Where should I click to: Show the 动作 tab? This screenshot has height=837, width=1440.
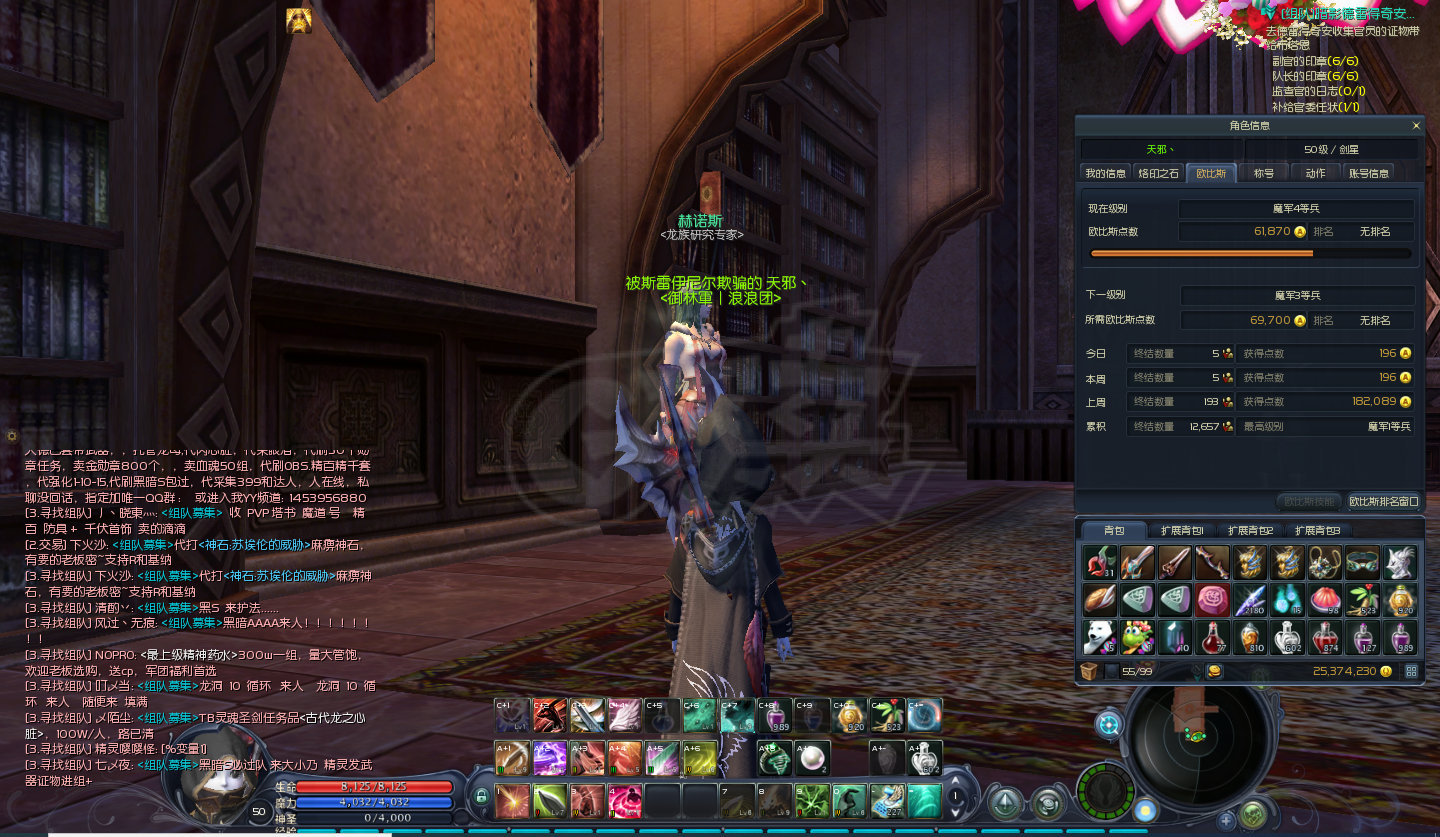click(x=1315, y=173)
